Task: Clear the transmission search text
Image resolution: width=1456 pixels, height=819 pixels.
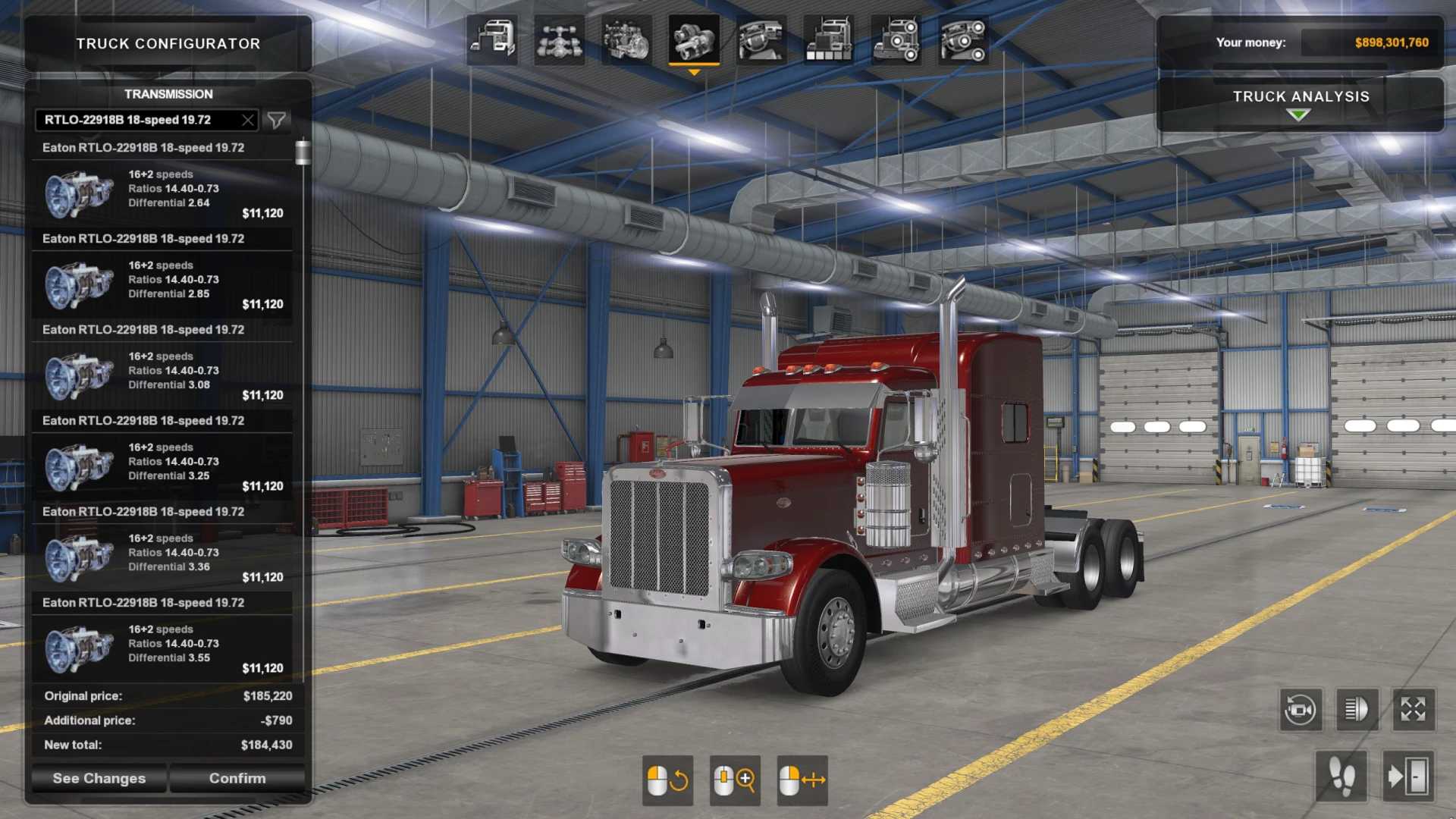Action: [x=247, y=120]
